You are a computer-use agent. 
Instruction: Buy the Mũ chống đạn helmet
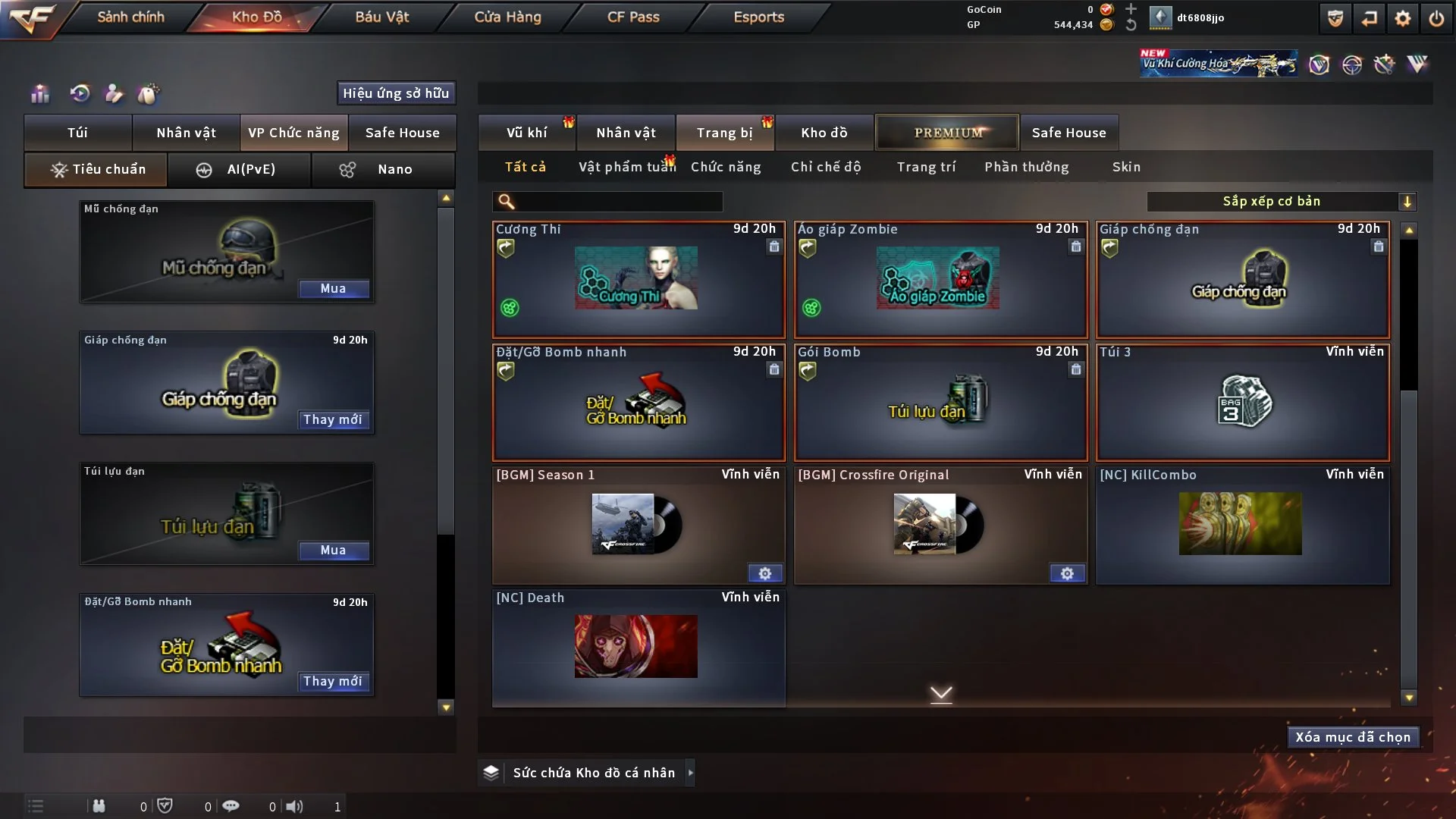[333, 289]
